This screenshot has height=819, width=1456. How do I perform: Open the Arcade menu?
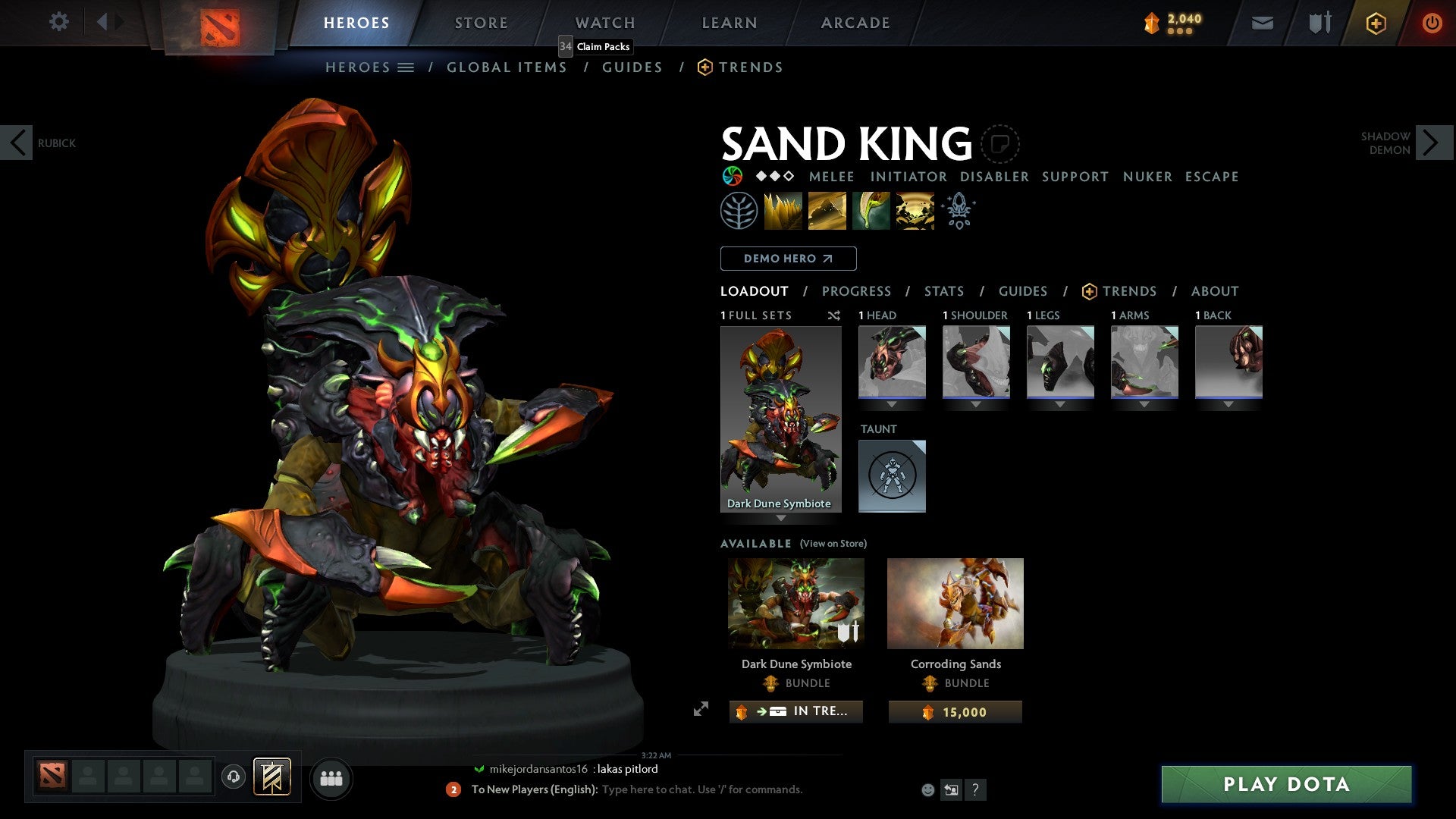tap(855, 22)
